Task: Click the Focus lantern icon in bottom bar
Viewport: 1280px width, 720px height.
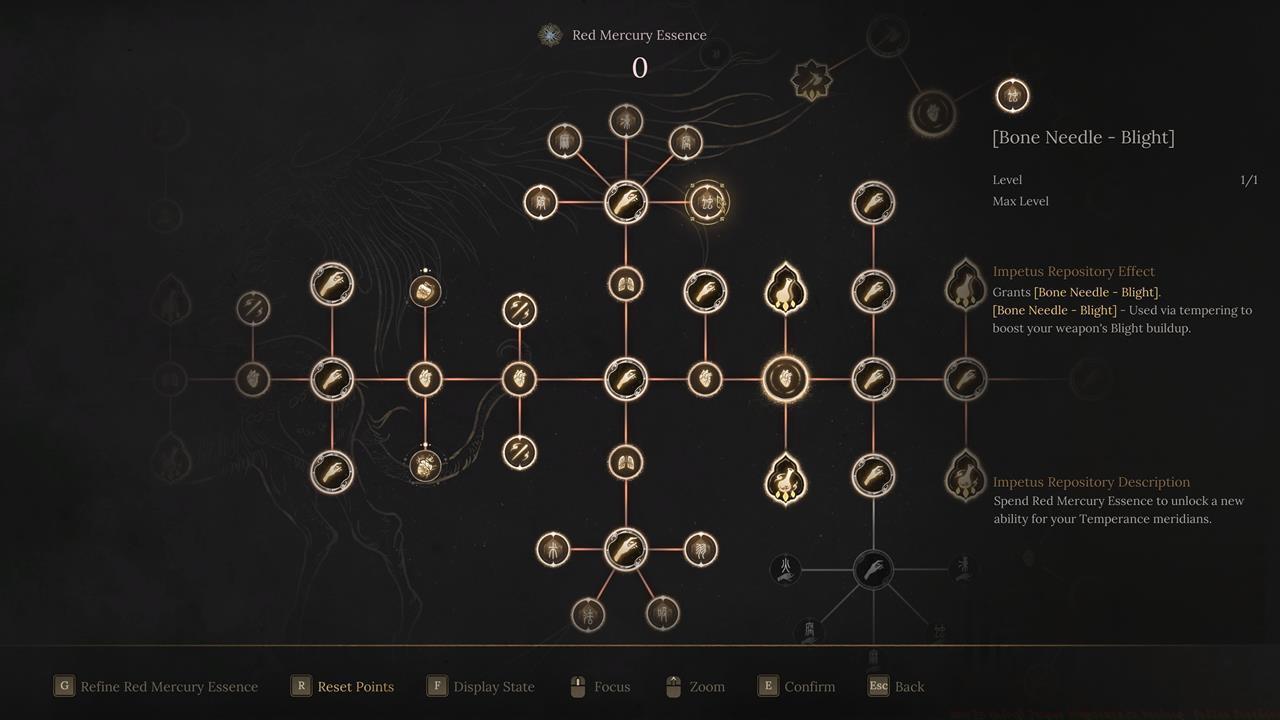Action: pos(576,686)
